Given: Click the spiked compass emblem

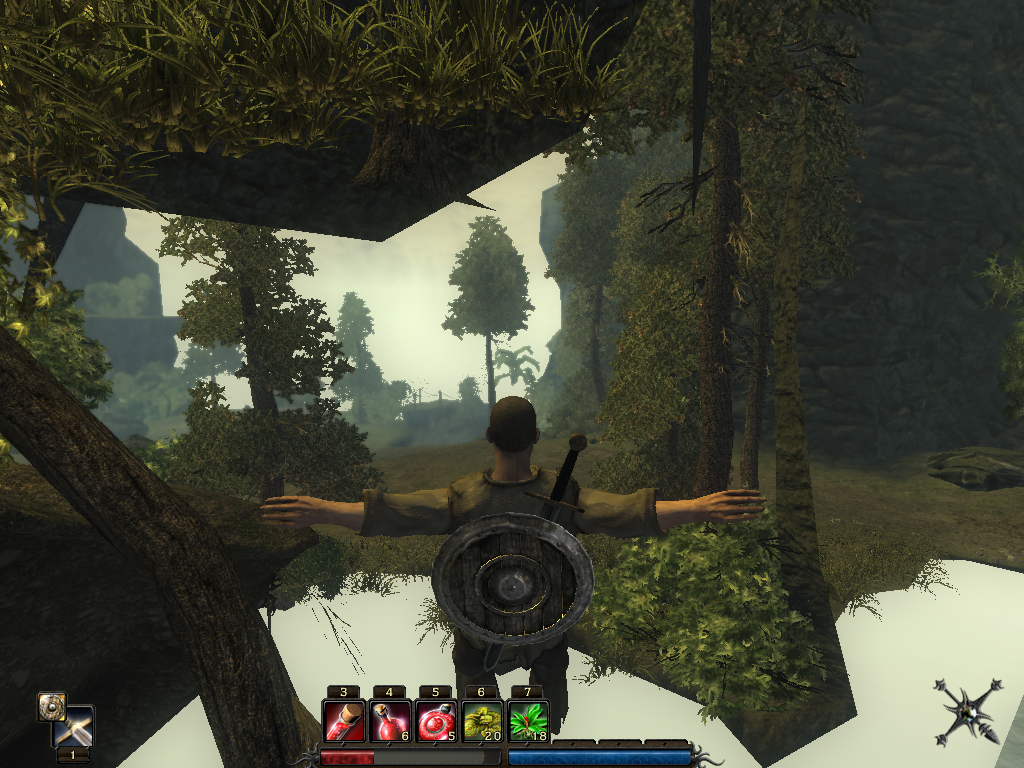Looking at the screenshot, I should (x=967, y=710).
